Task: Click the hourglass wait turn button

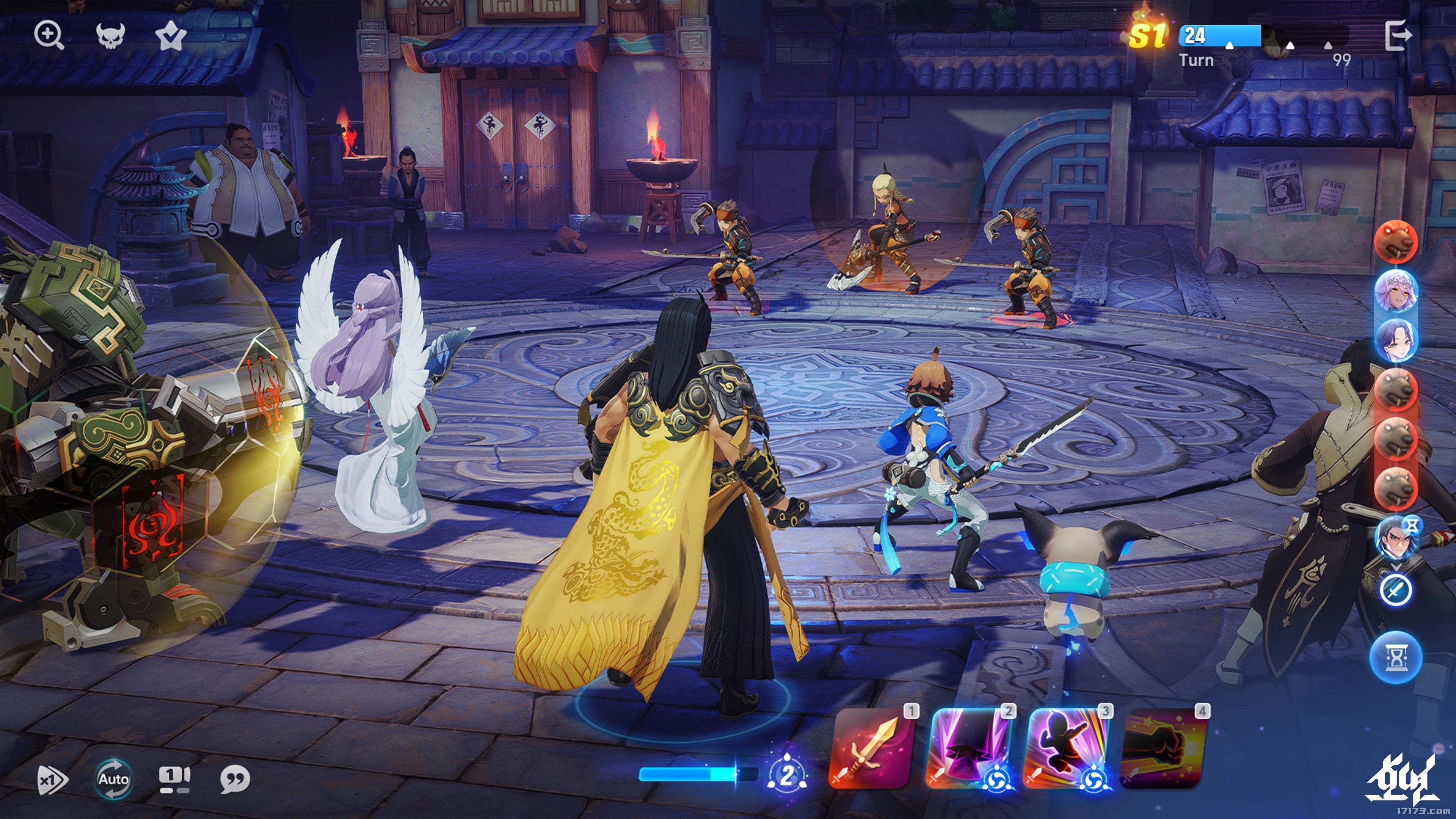Action: pos(1395,657)
